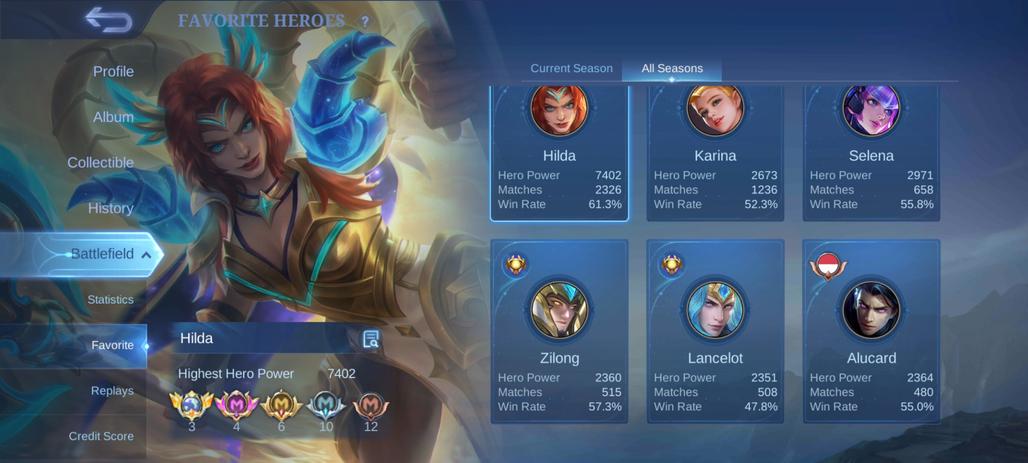Pick the Selena hero card
Screen dimensions: 1028x463
click(871, 153)
